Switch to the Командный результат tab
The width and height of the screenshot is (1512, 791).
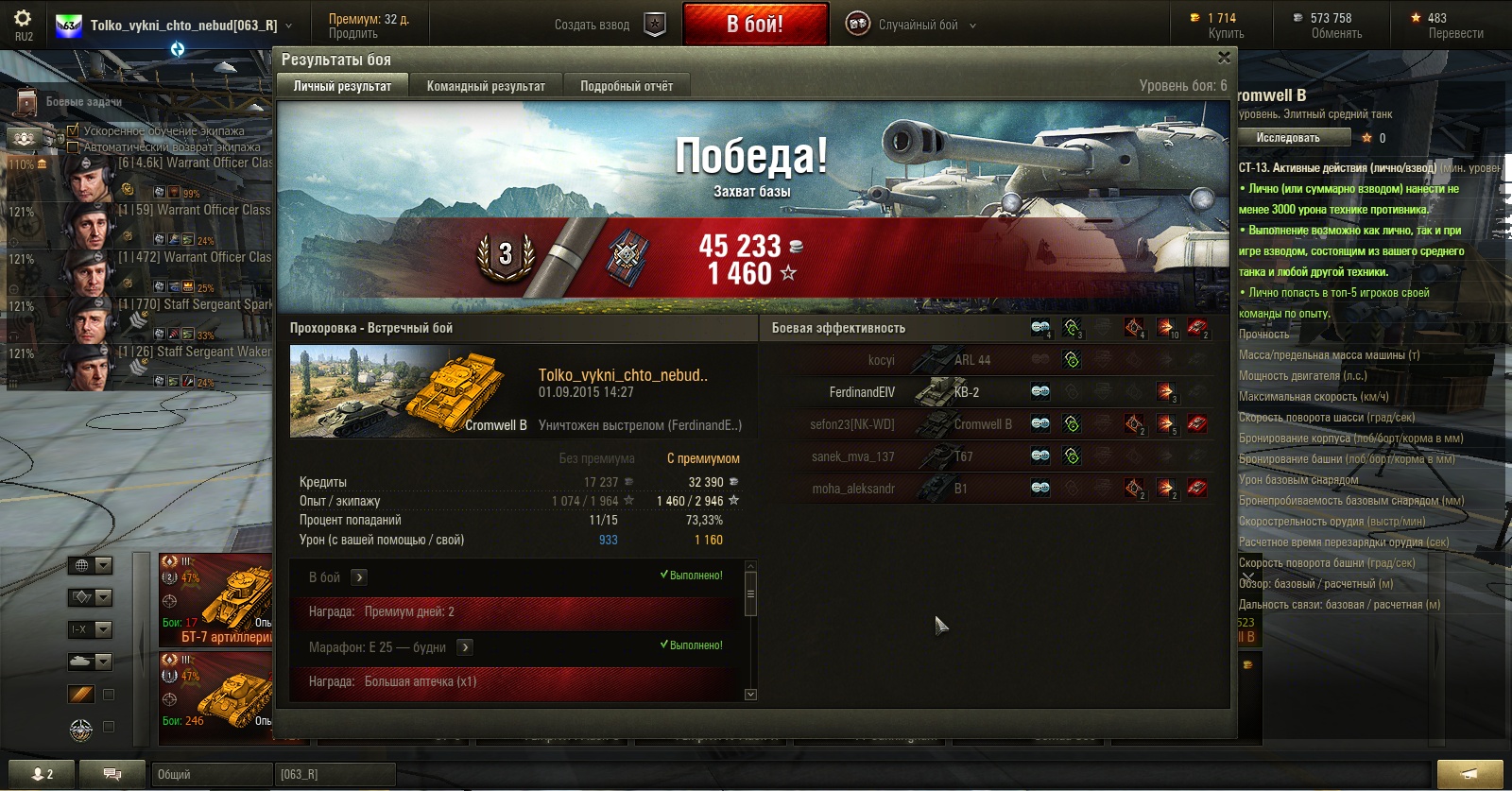click(486, 86)
